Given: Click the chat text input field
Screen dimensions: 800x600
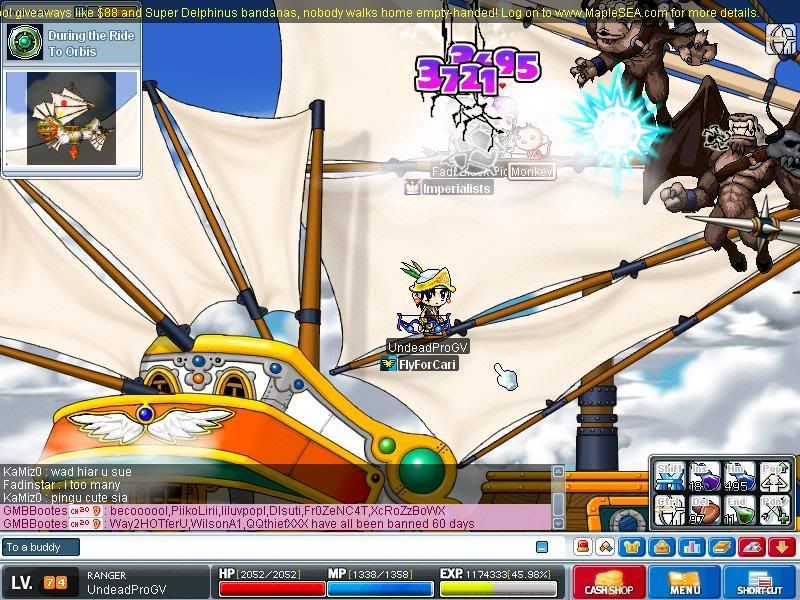Looking at the screenshot, I should pyautogui.click(x=300, y=547).
